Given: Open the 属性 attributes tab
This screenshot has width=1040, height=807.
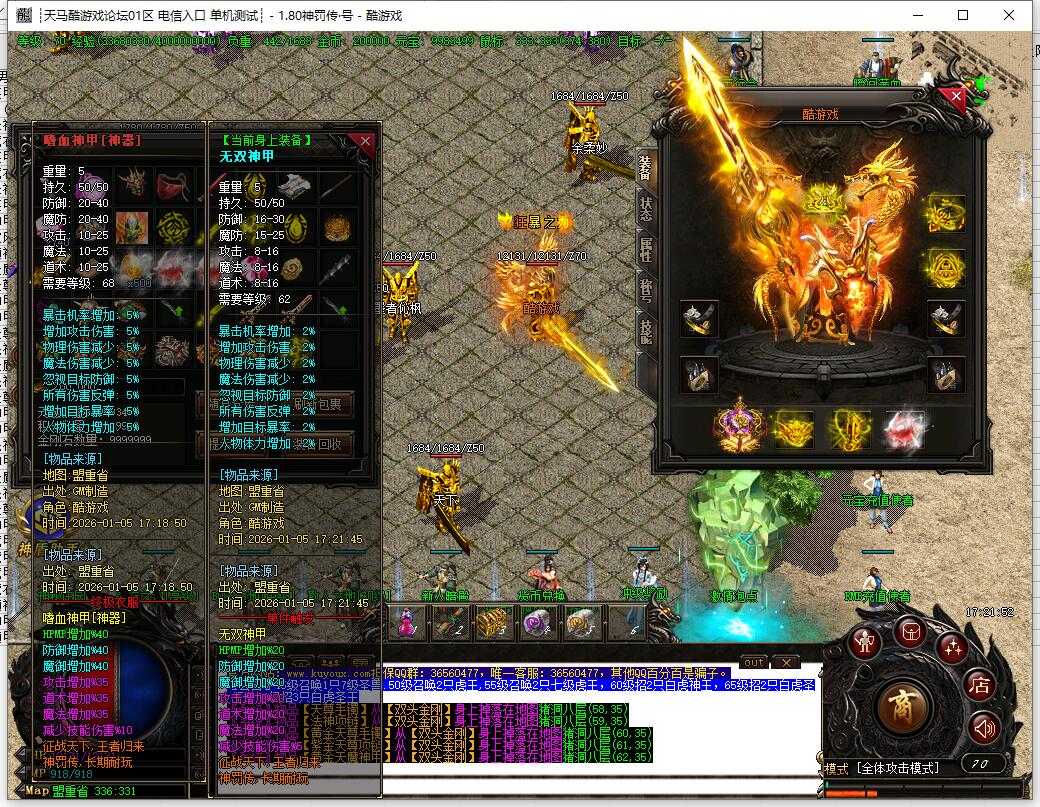Looking at the screenshot, I should [x=645, y=250].
